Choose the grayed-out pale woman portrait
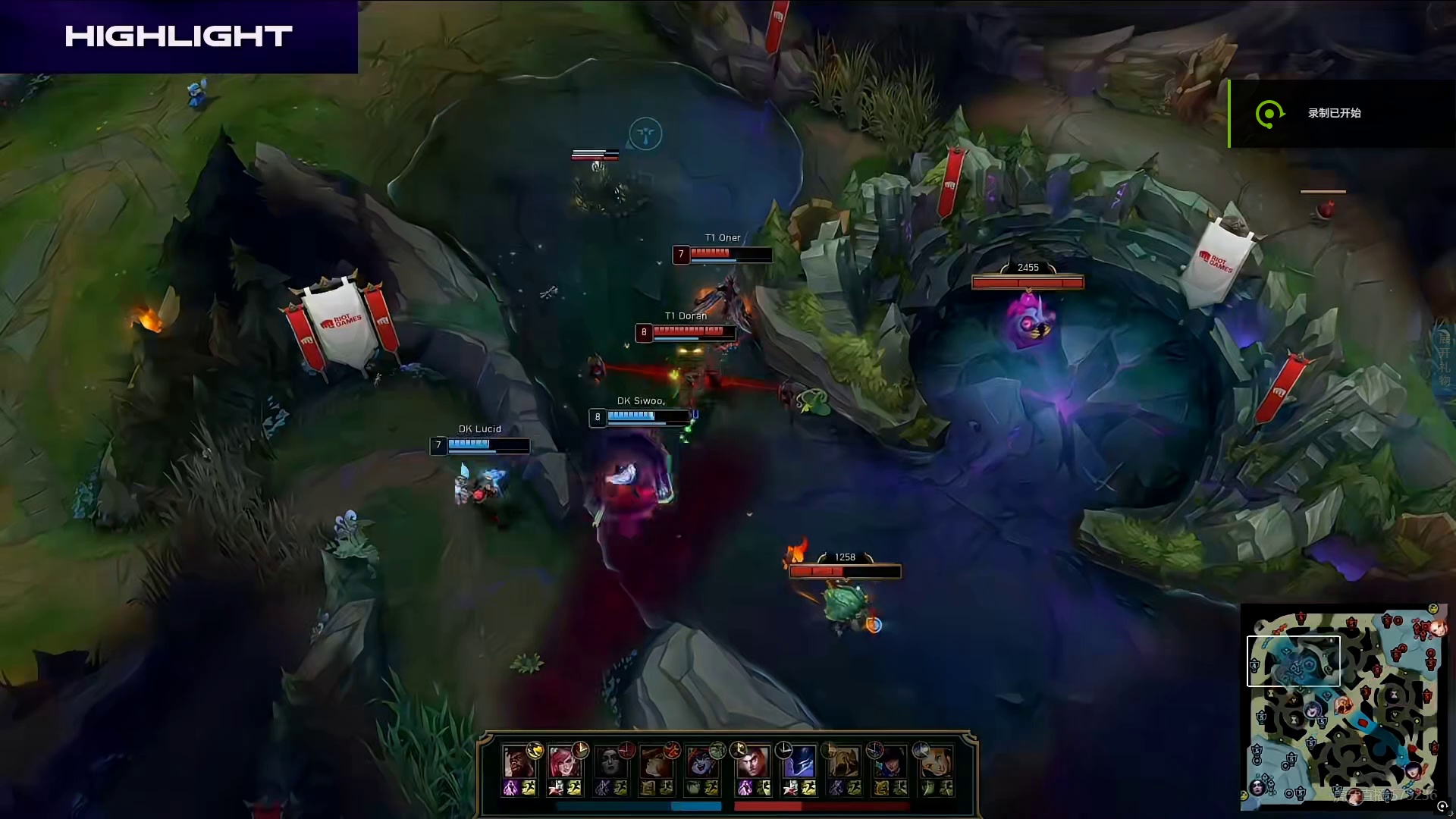This screenshot has height=819, width=1456. click(609, 761)
